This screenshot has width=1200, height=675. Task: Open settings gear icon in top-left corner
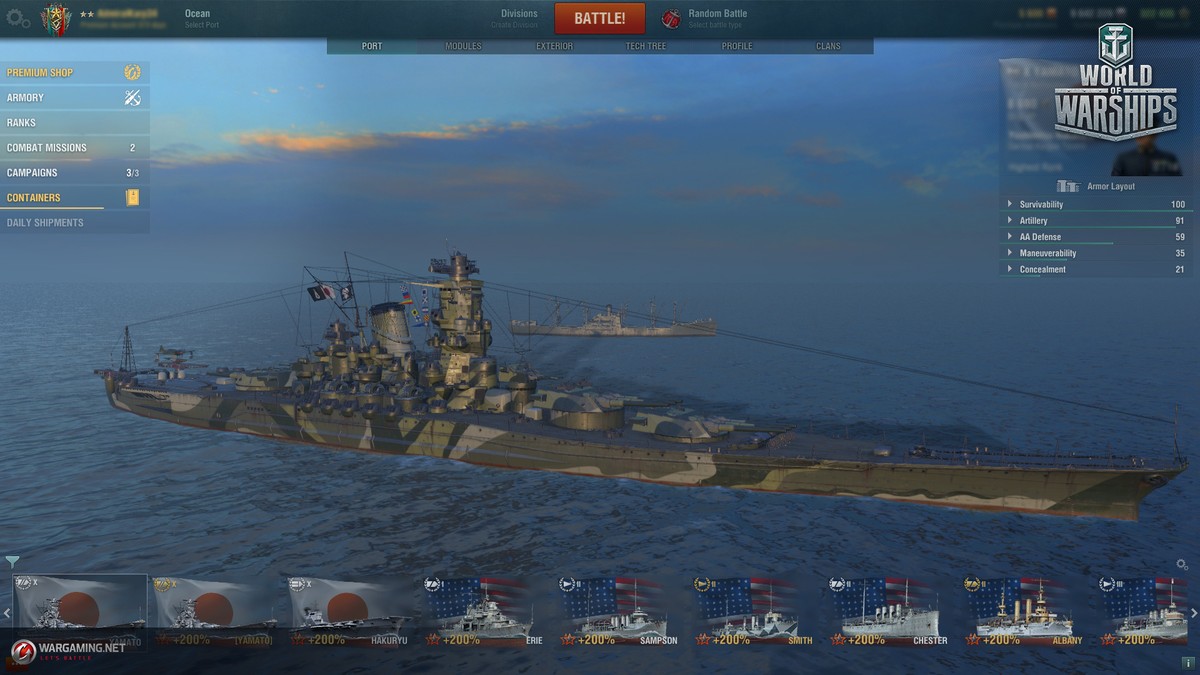coord(17,18)
